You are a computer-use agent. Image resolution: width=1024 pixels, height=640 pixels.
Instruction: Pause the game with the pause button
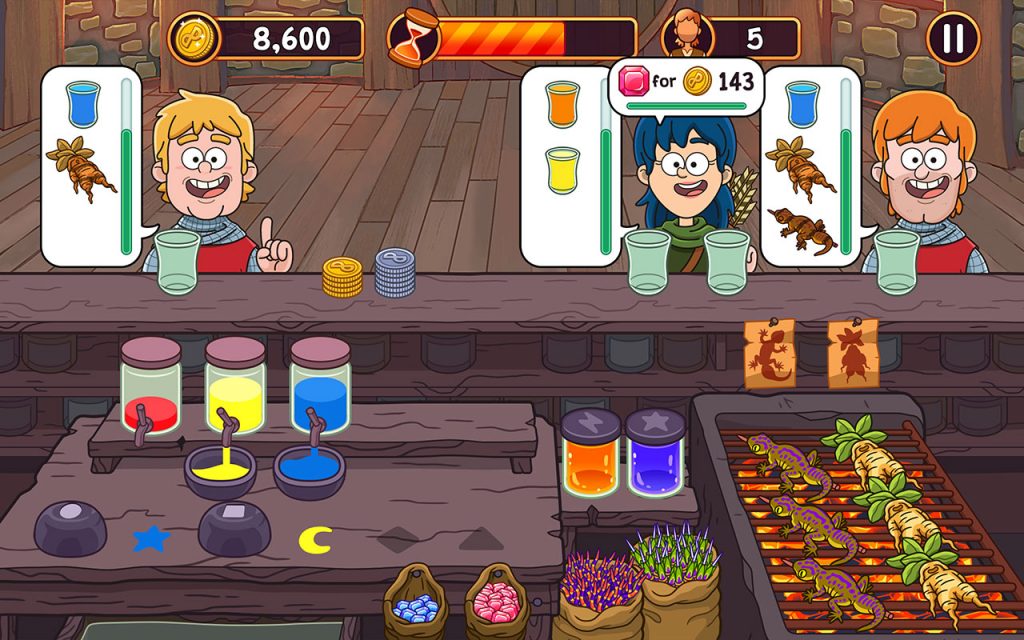(x=953, y=39)
